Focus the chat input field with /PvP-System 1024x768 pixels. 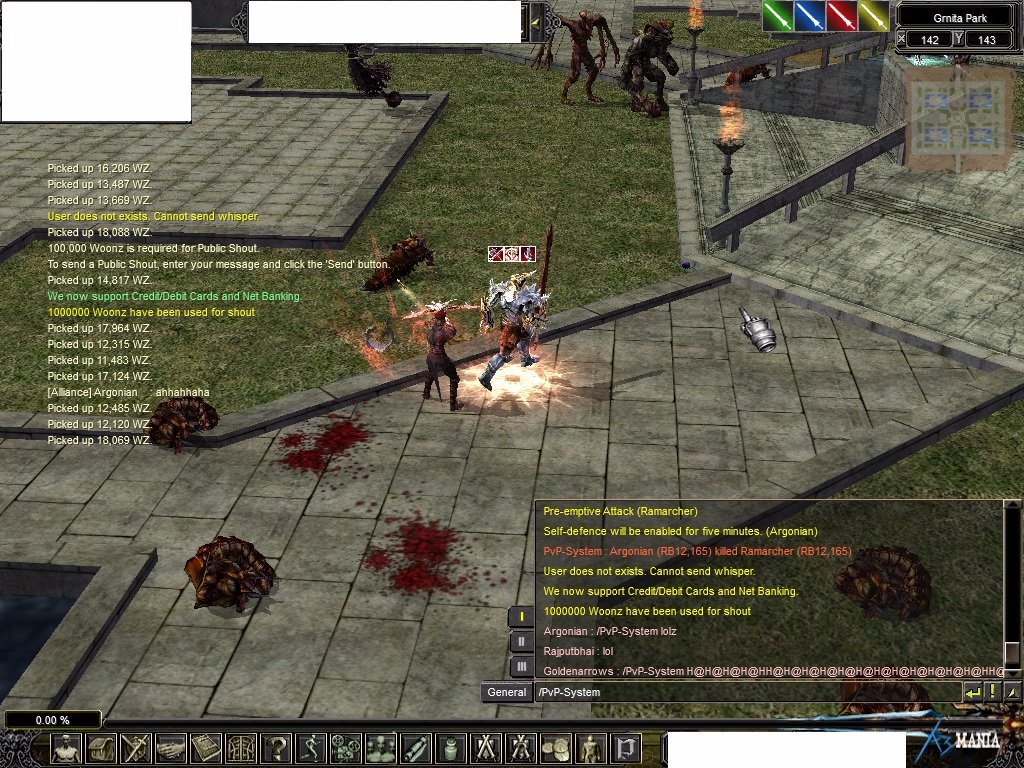[x=745, y=692]
